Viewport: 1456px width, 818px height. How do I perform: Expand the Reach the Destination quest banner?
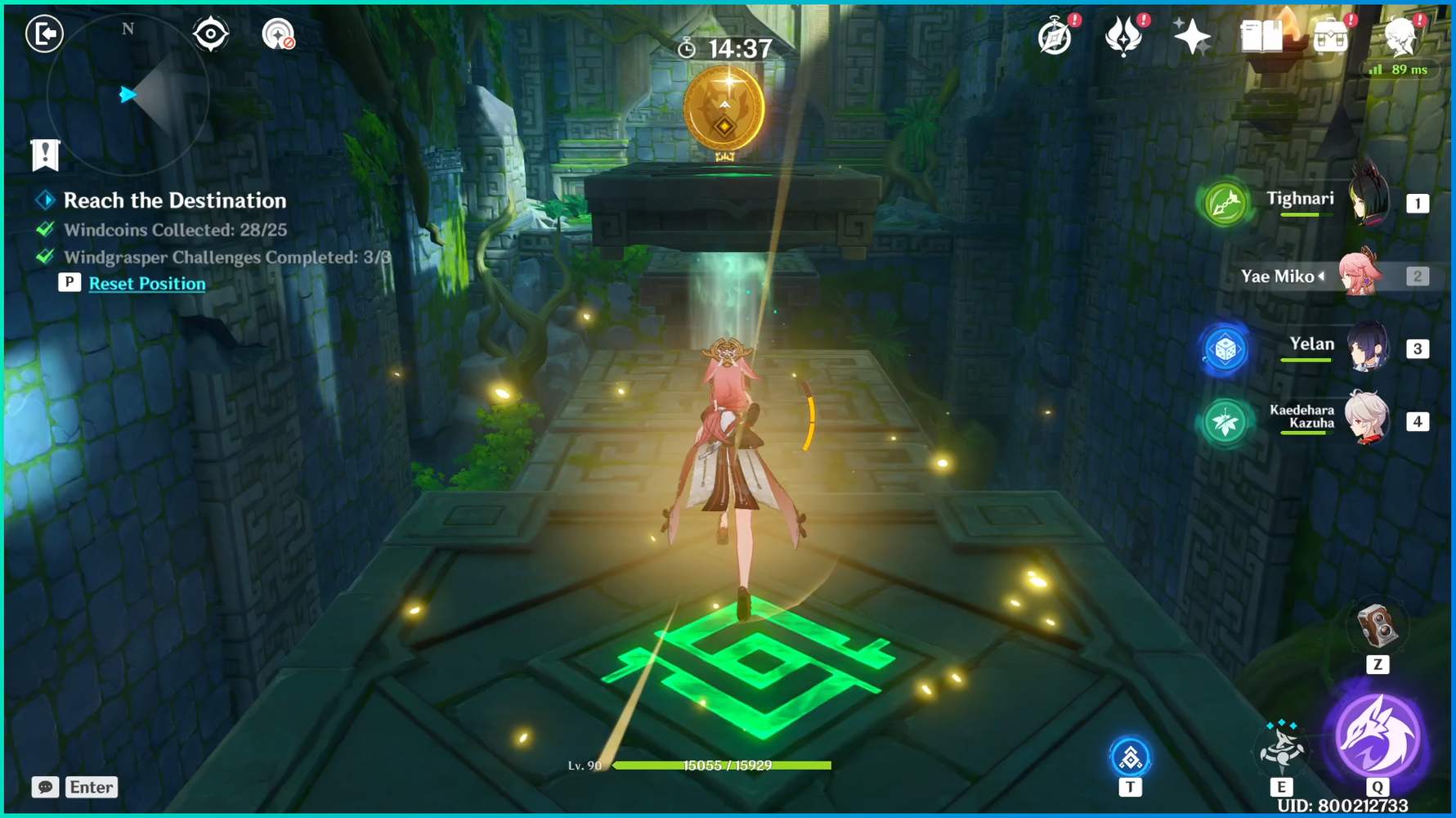175,200
